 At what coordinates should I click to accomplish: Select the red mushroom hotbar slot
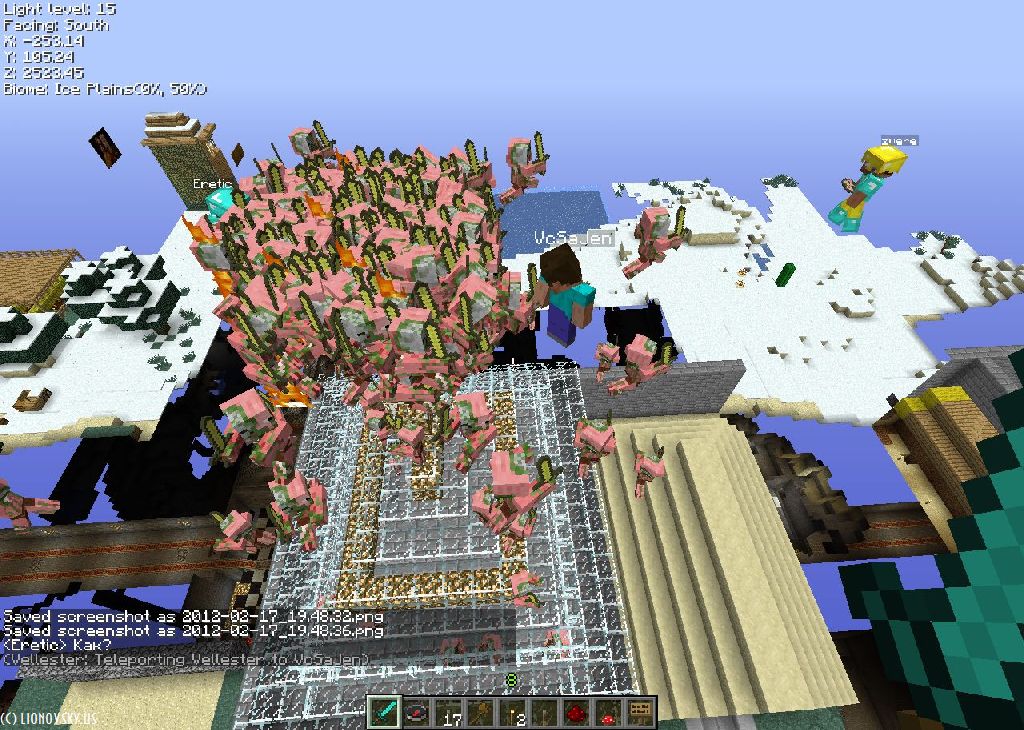pos(609,712)
